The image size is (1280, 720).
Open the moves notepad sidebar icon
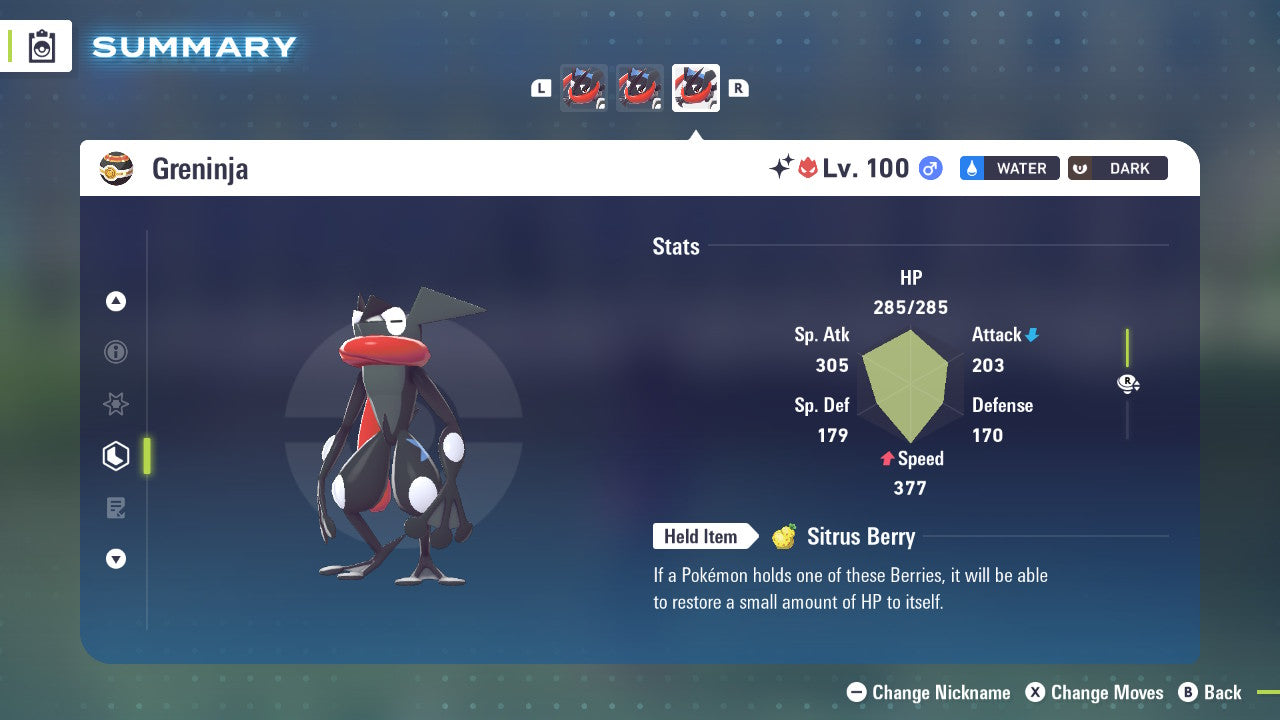(115, 507)
